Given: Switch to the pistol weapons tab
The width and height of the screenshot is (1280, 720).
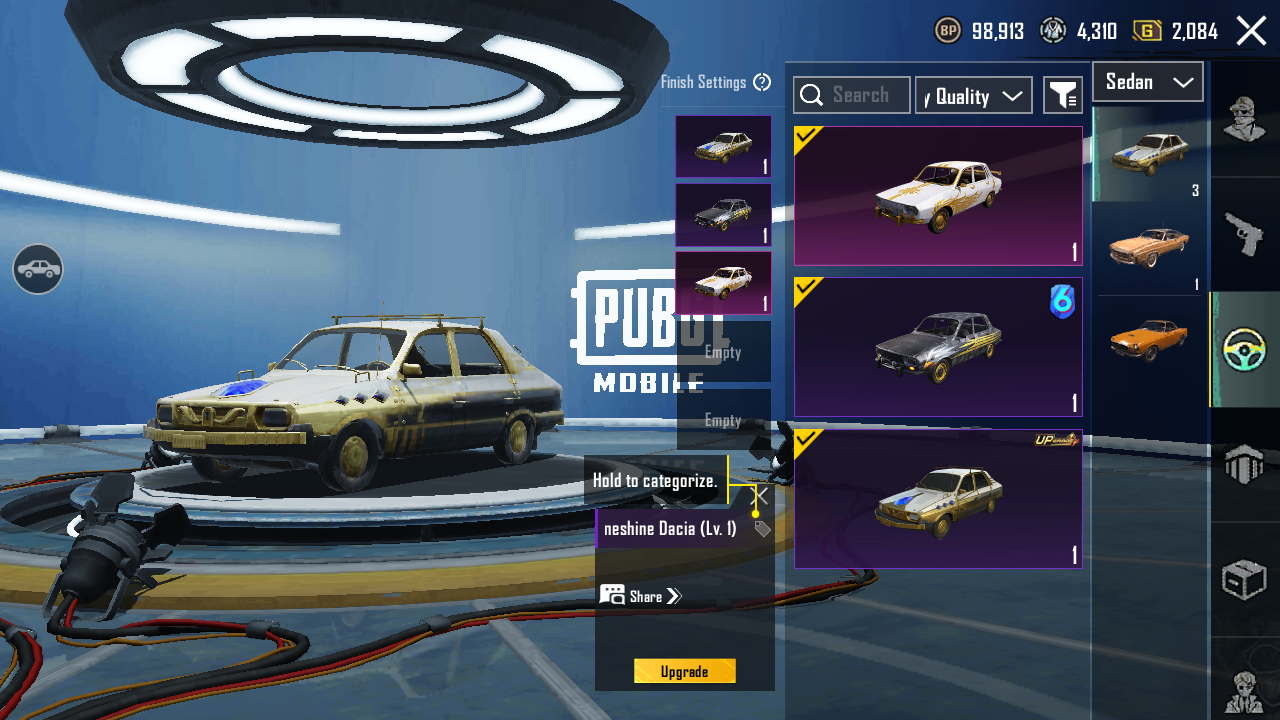Looking at the screenshot, I should pyautogui.click(x=1245, y=235).
